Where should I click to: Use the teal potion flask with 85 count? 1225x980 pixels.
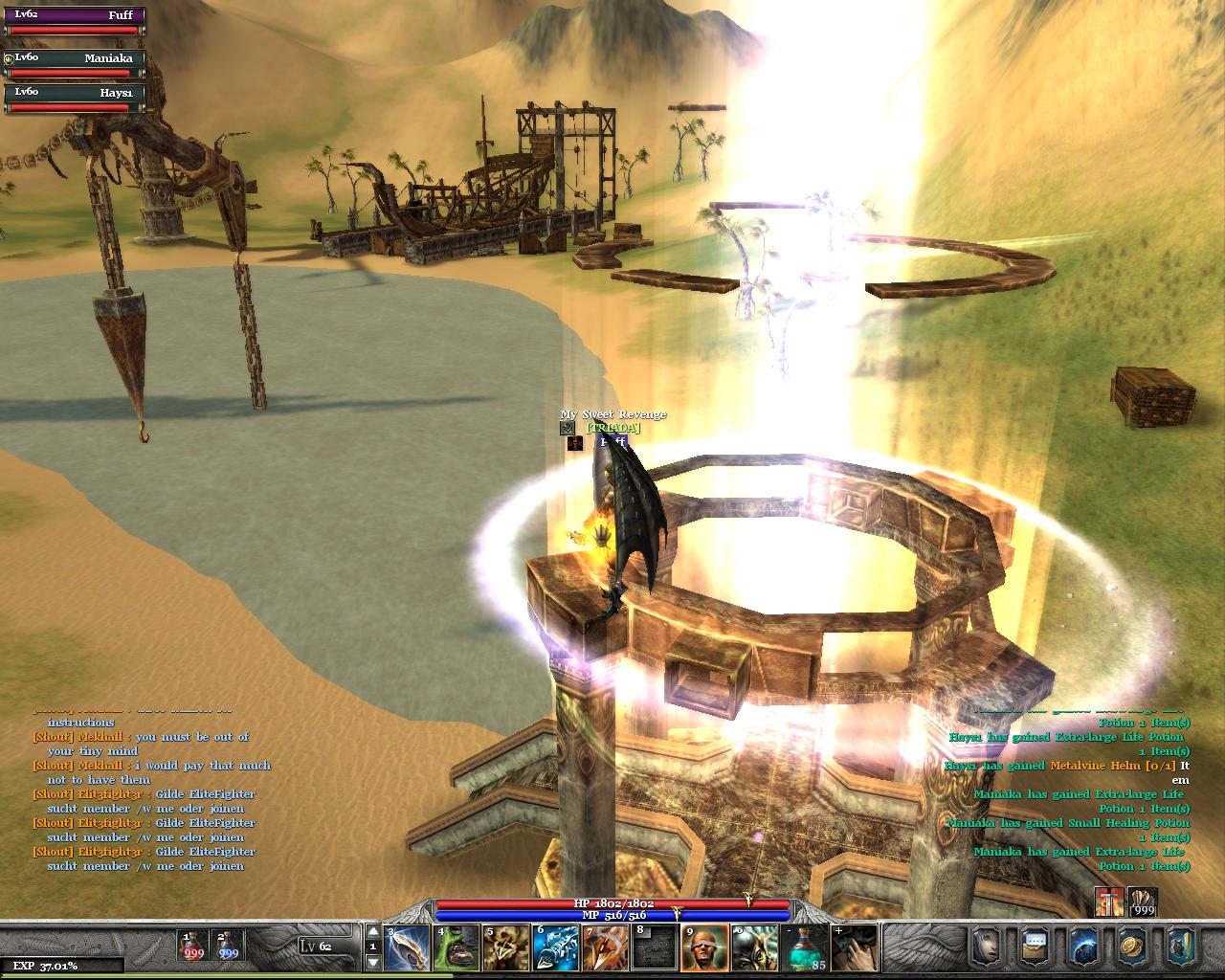coord(805,947)
